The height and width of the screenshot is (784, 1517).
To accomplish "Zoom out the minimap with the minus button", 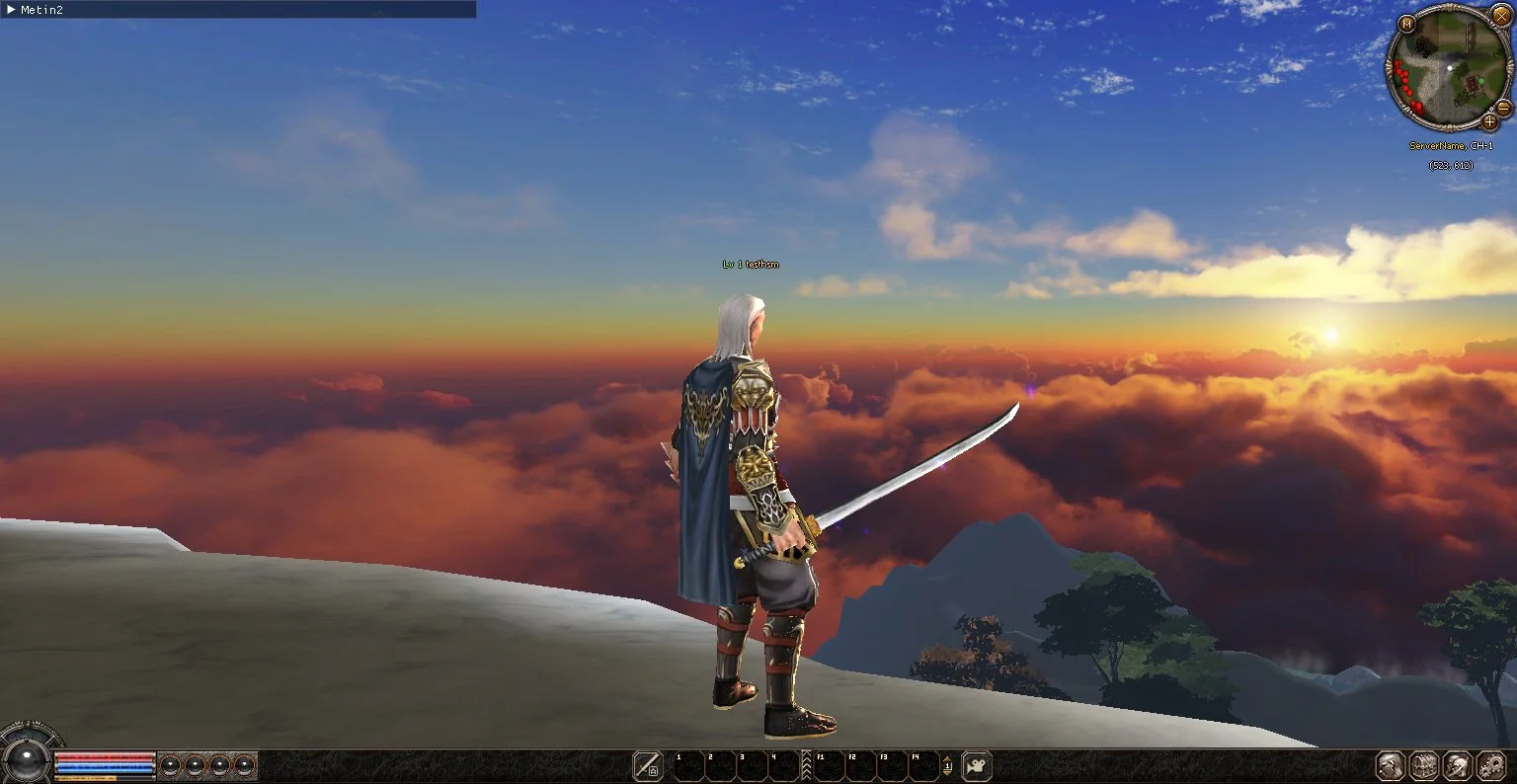I will [1505, 108].
